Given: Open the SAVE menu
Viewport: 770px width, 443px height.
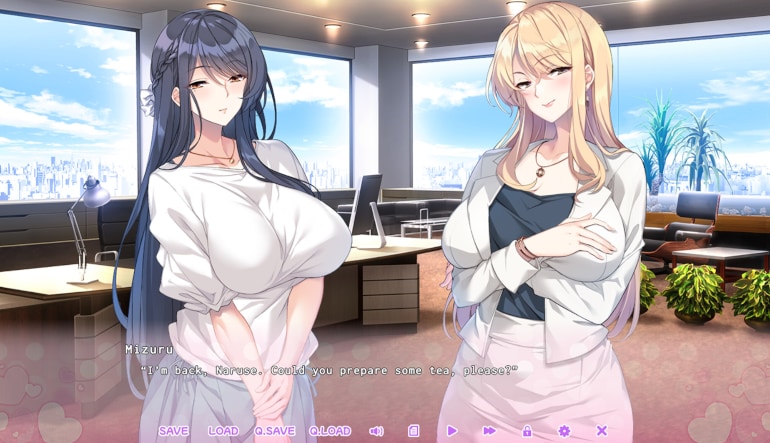Looking at the screenshot, I should 173,431.
